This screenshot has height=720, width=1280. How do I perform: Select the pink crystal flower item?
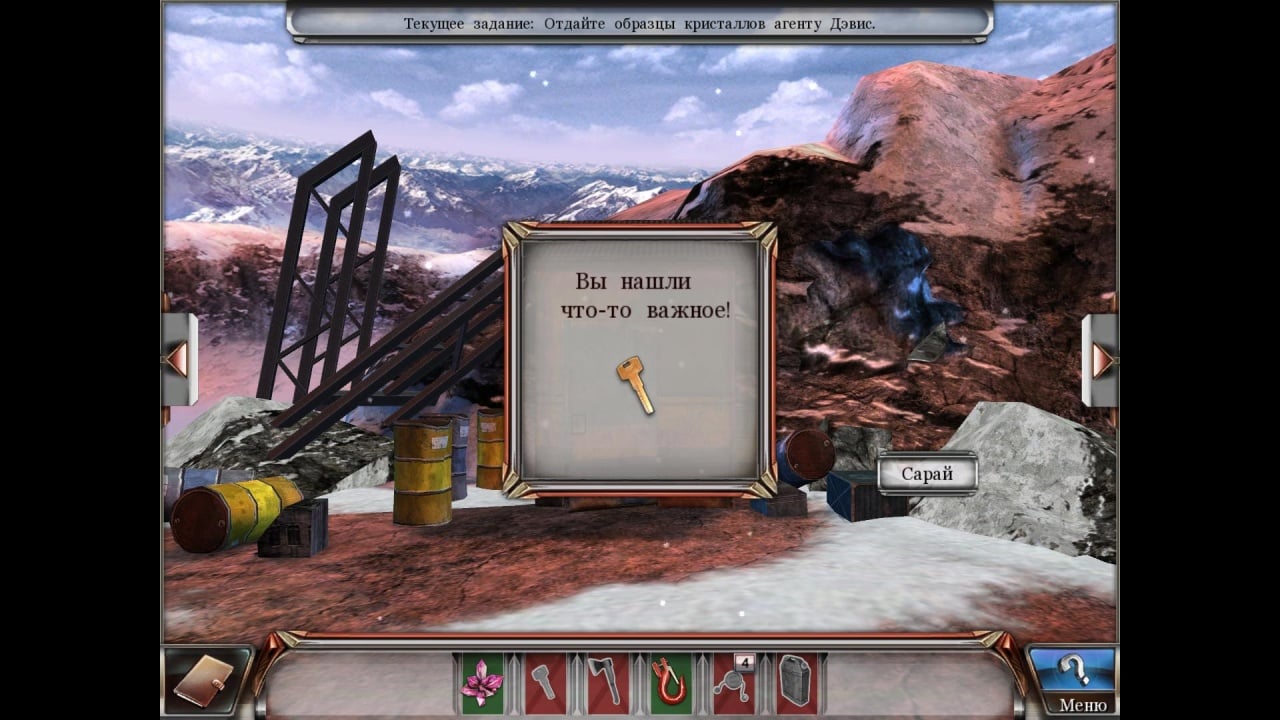tap(482, 683)
